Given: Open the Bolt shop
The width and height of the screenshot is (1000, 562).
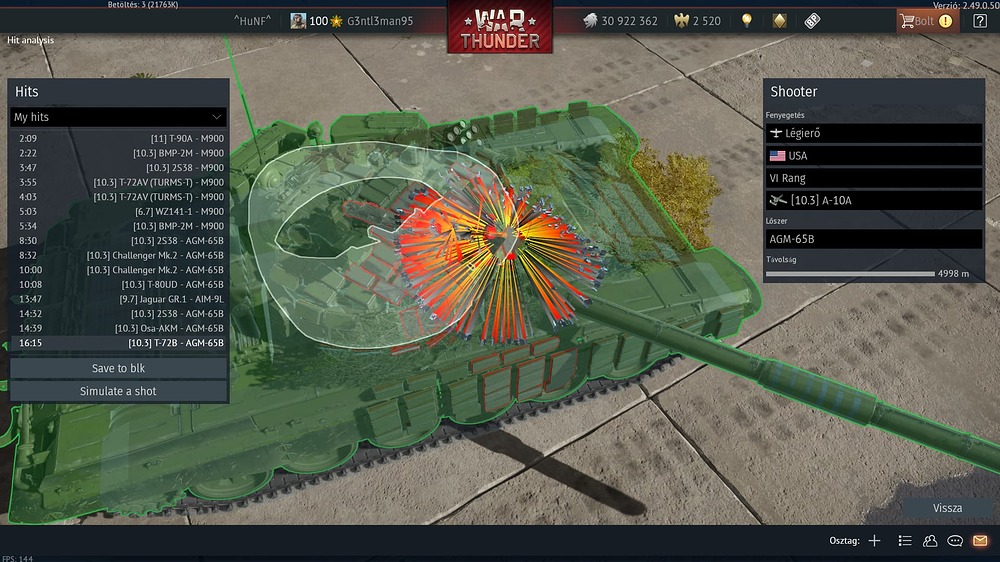Looking at the screenshot, I should click(x=924, y=21).
